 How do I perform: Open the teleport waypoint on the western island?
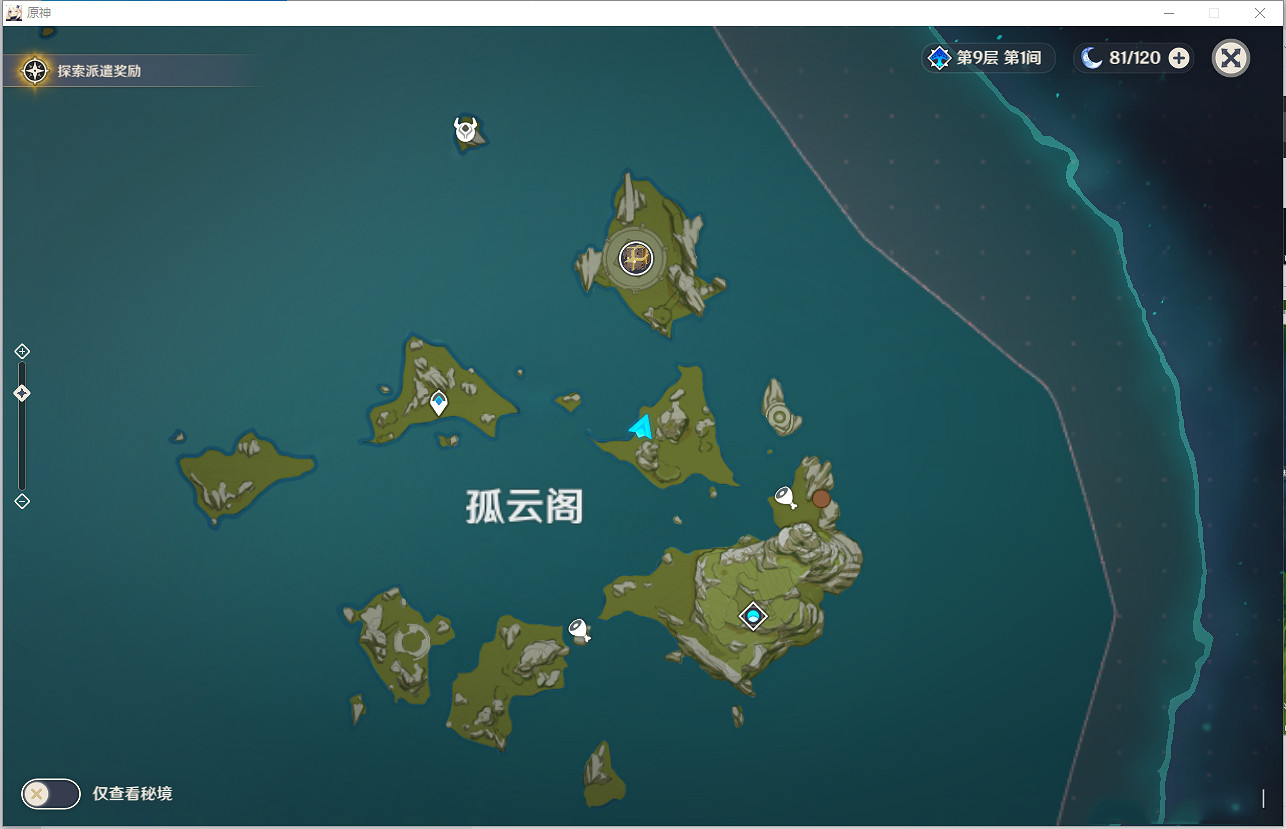(437, 401)
